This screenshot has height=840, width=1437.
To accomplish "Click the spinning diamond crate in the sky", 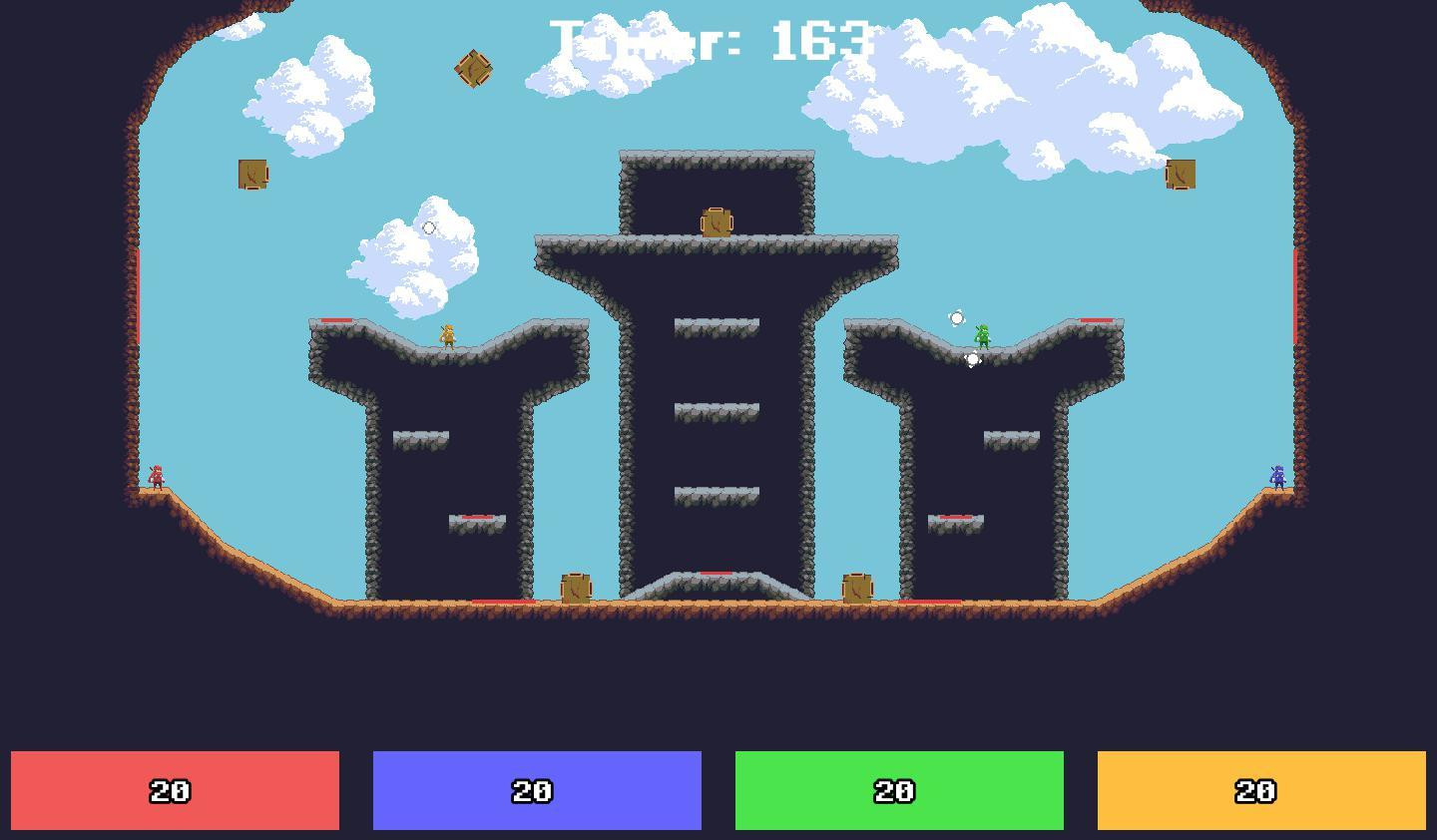I will point(471,69).
